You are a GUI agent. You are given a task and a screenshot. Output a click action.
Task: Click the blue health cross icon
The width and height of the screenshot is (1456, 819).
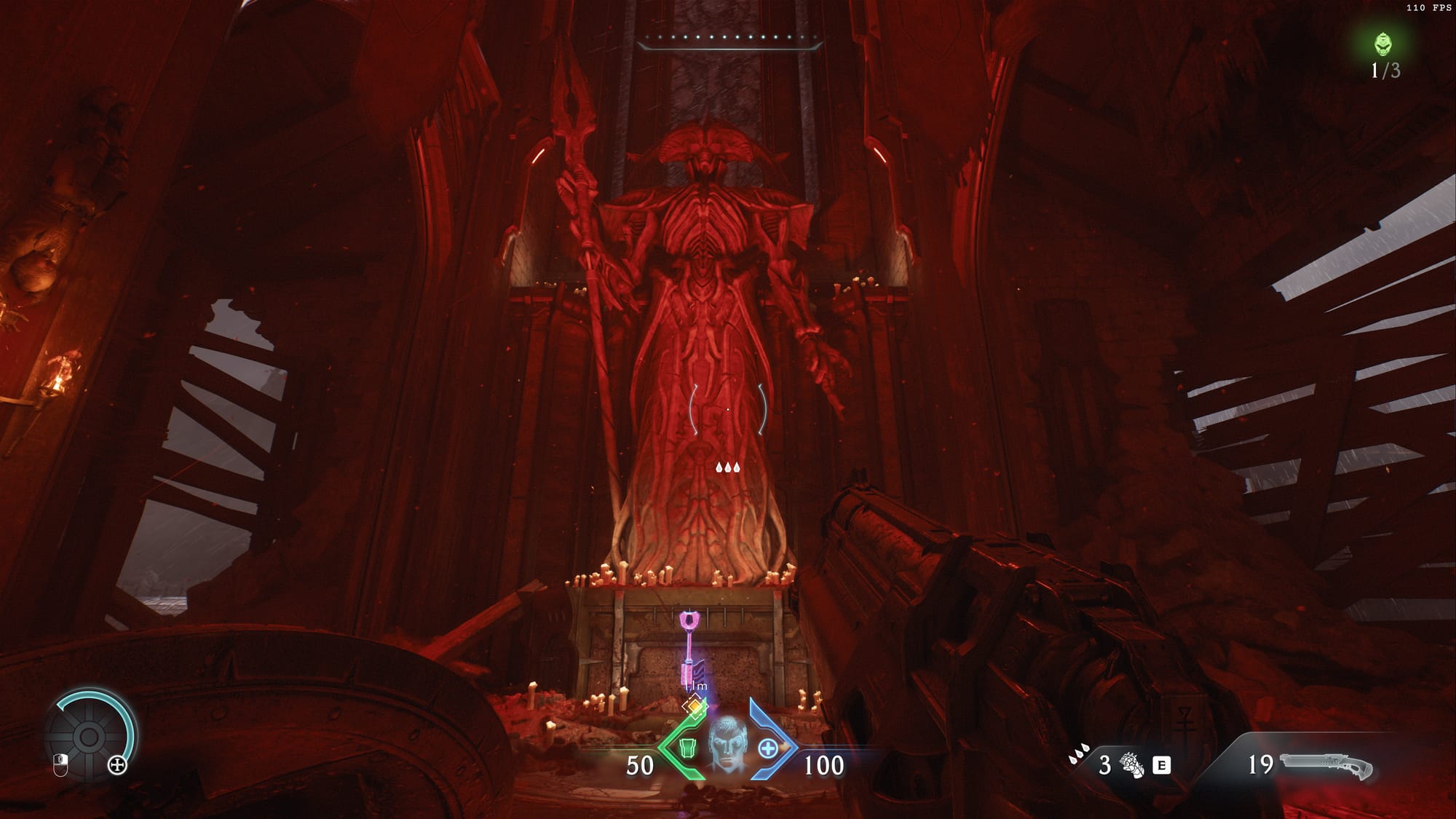767,748
